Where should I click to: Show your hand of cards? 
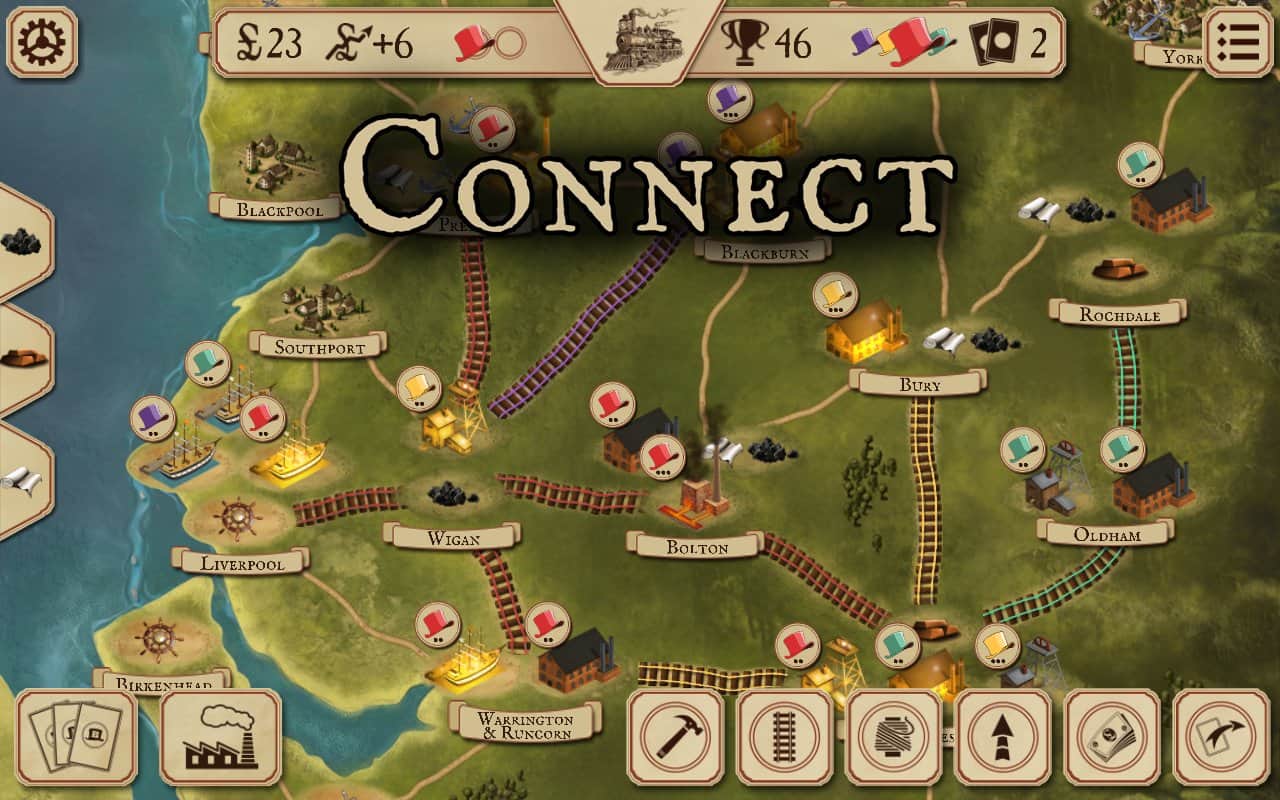(77, 737)
